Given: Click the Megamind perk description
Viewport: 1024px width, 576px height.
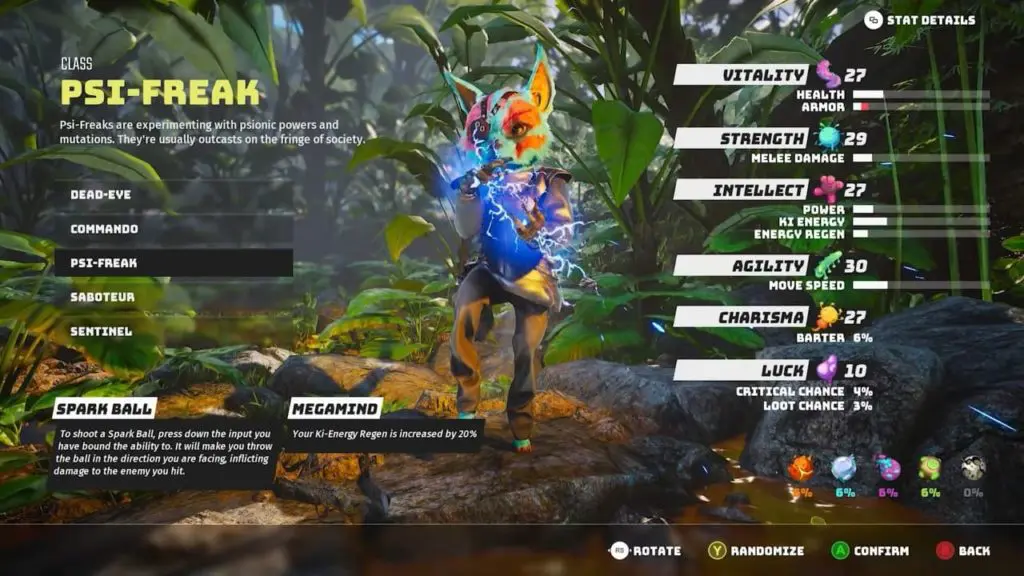Looking at the screenshot, I should tap(385, 434).
